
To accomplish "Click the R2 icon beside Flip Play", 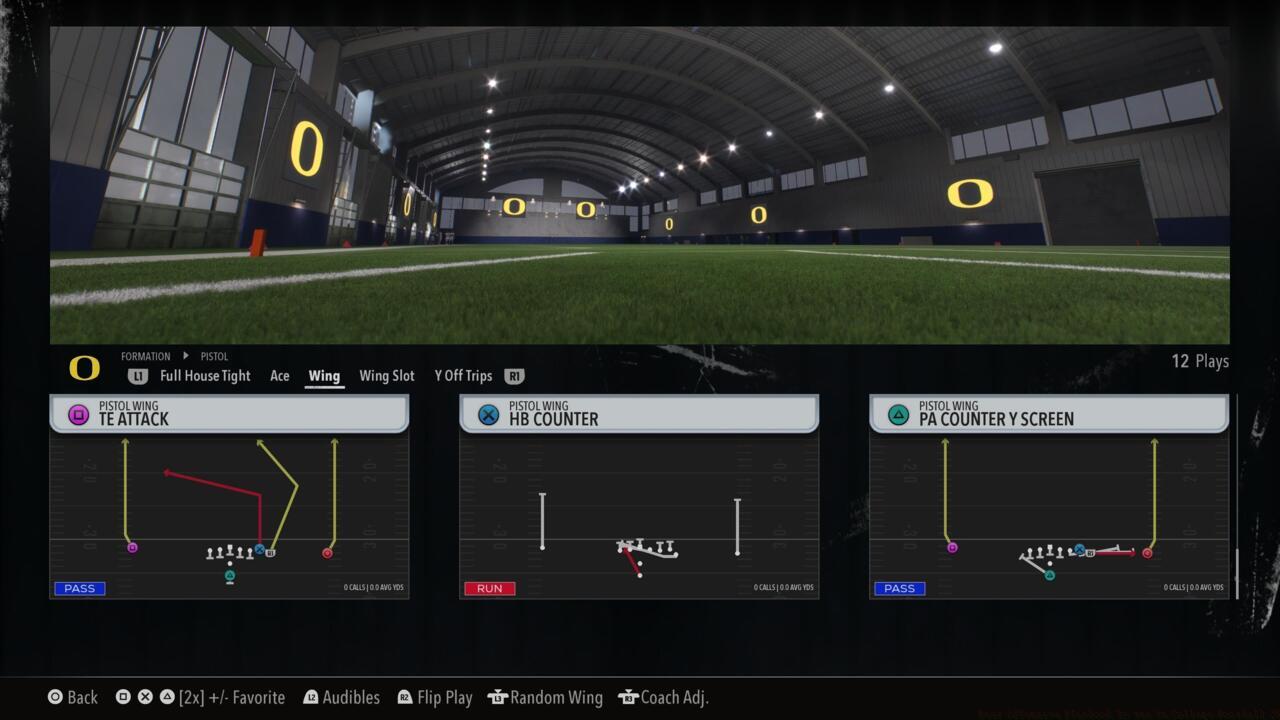I will [x=403, y=697].
